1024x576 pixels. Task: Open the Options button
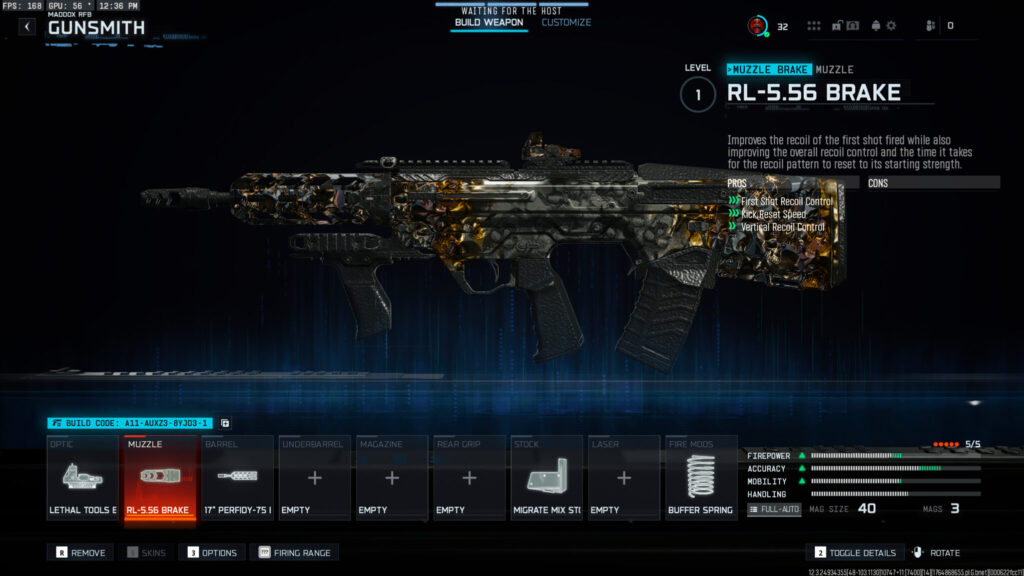[x=212, y=552]
